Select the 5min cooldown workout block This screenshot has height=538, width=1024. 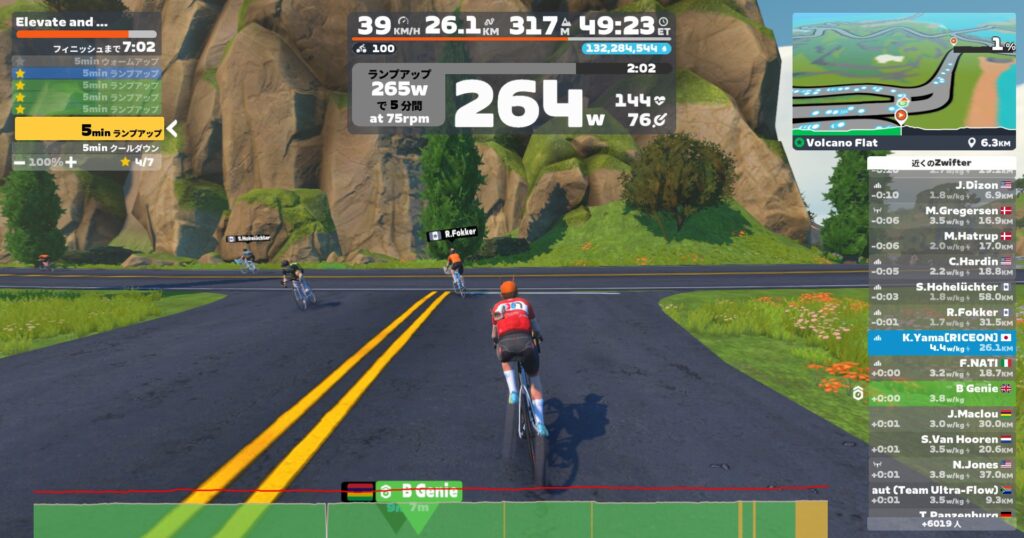coord(88,148)
